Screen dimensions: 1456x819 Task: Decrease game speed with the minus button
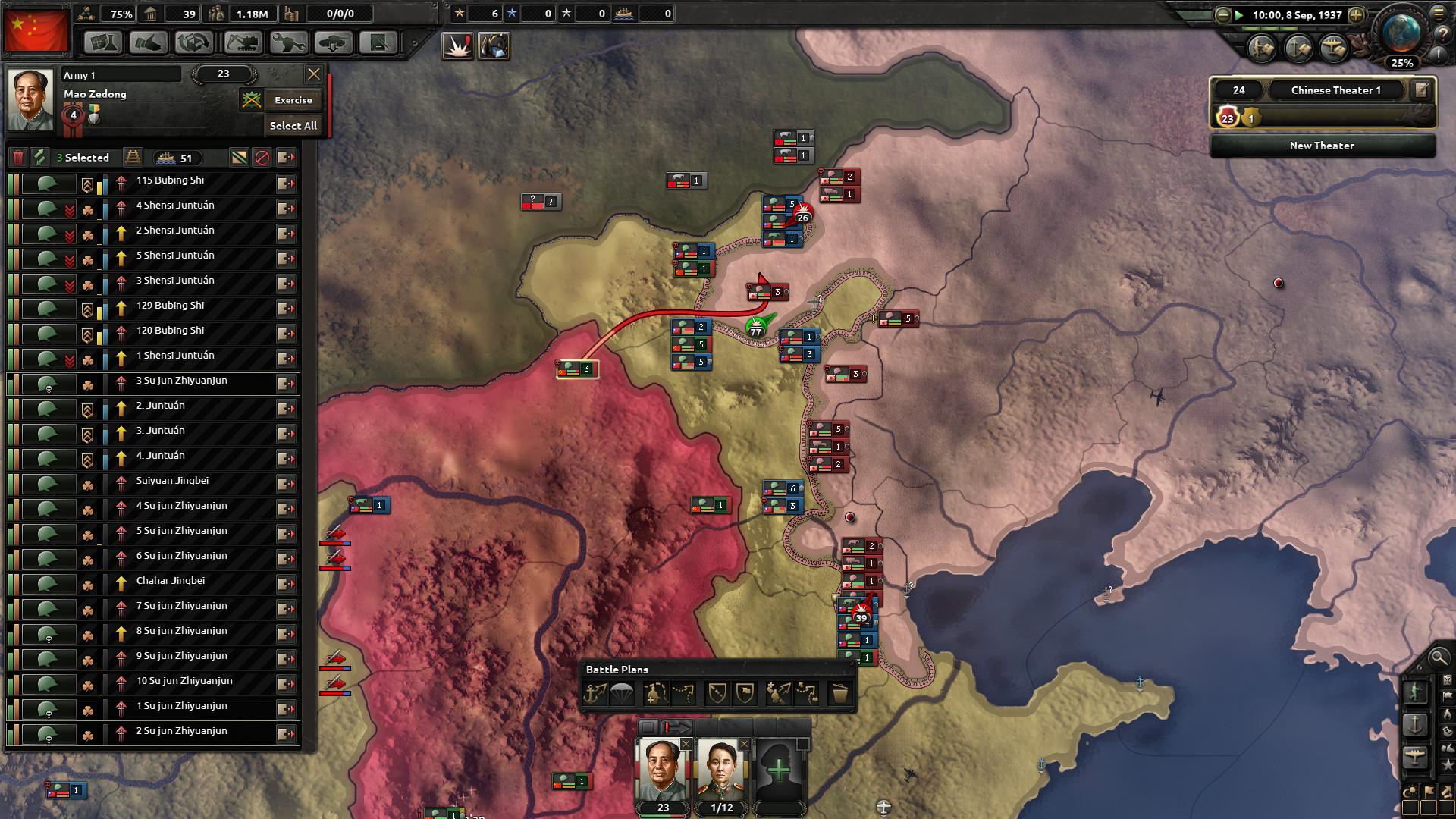[x=1222, y=15]
